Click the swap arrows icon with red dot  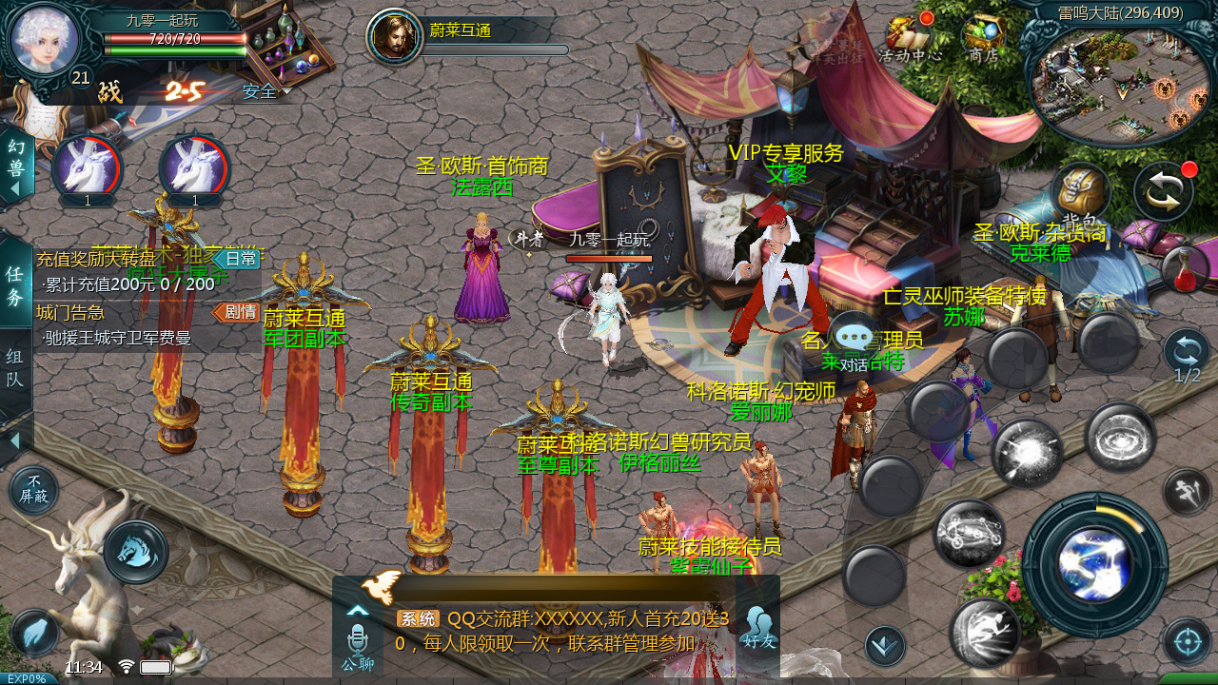tap(1163, 191)
